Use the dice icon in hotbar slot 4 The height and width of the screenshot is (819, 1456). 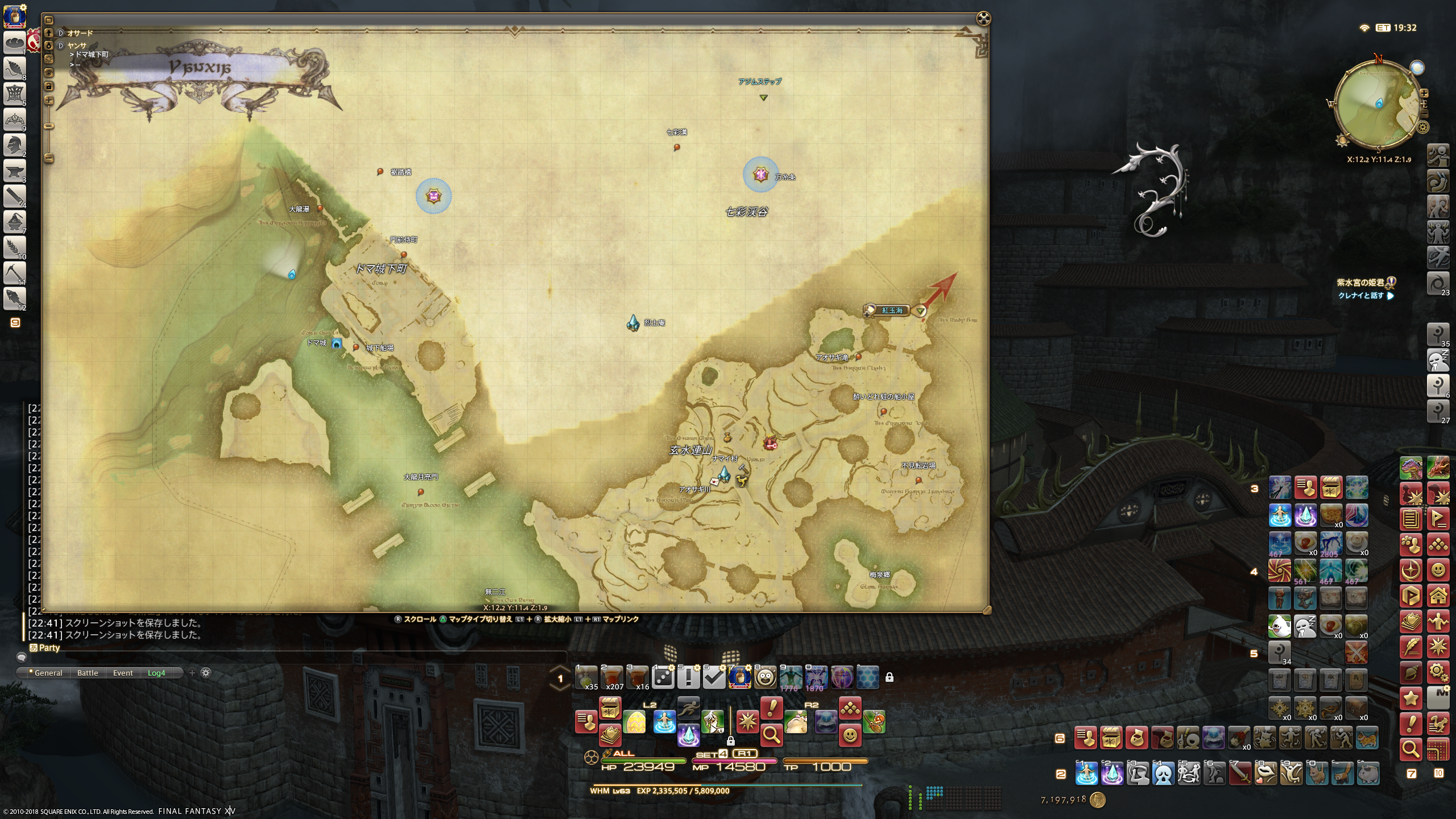click(663, 677)
